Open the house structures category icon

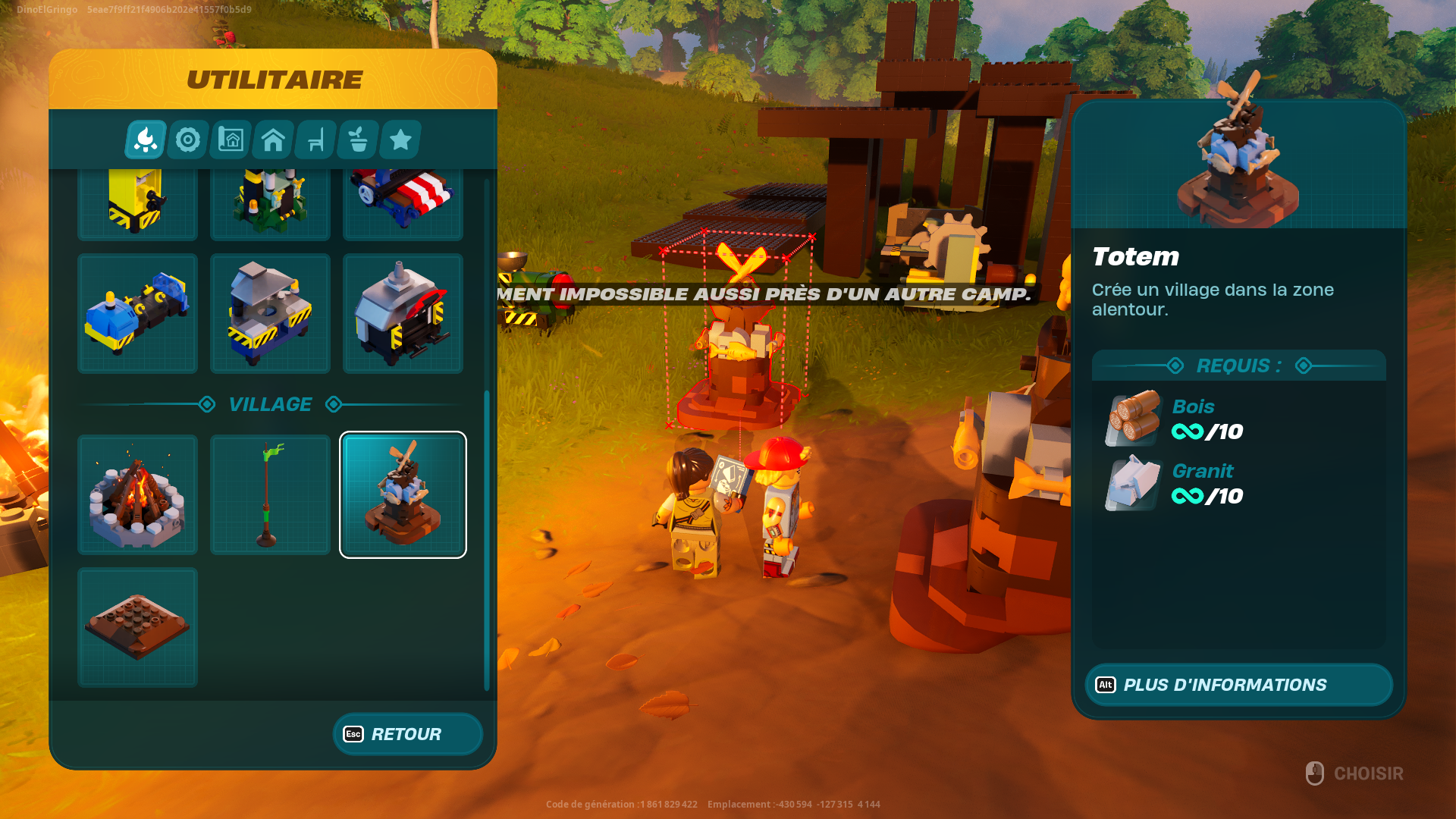(x=271, y=140)
